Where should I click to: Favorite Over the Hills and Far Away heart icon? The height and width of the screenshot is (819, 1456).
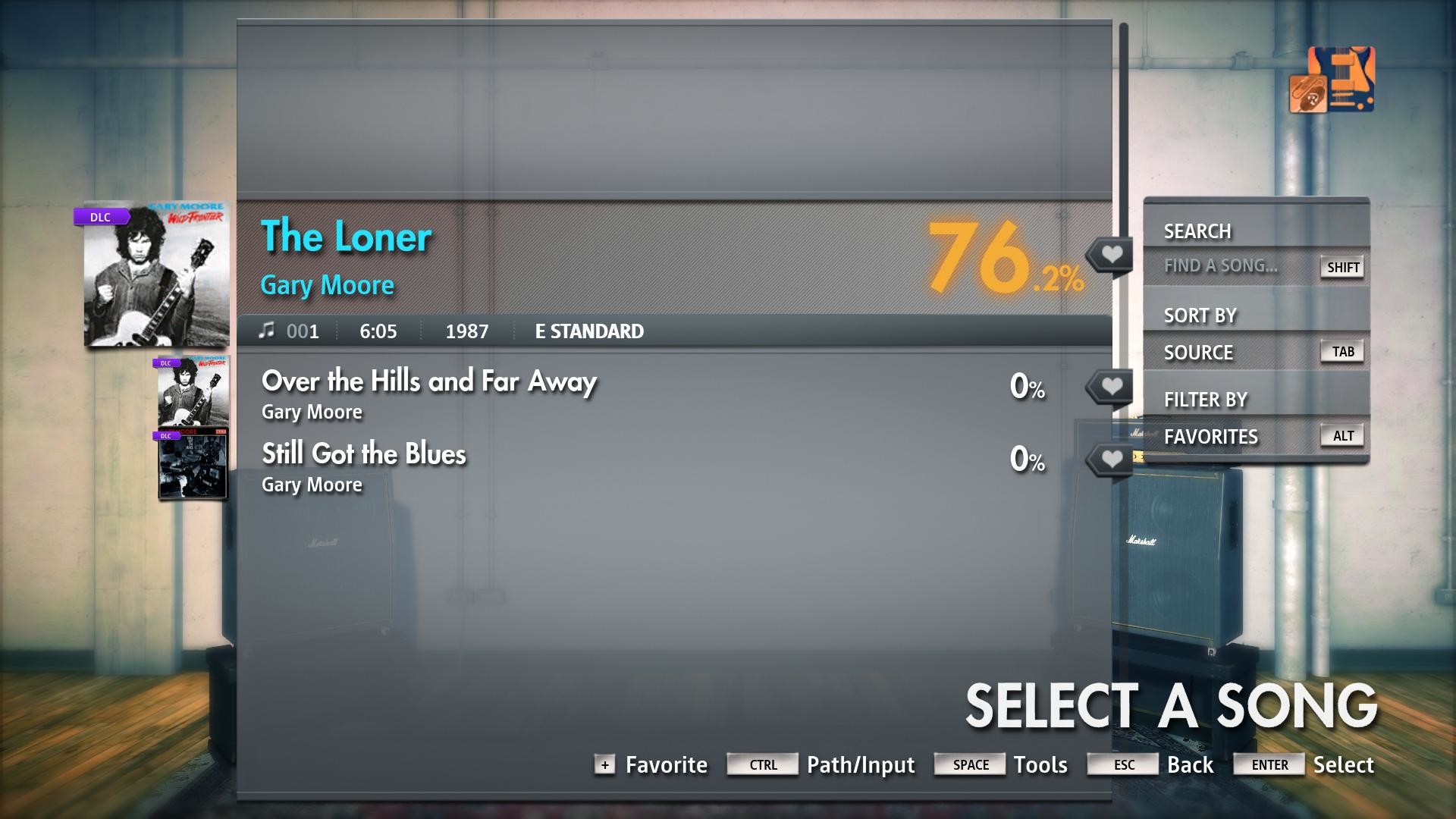tap(1110, 385)
